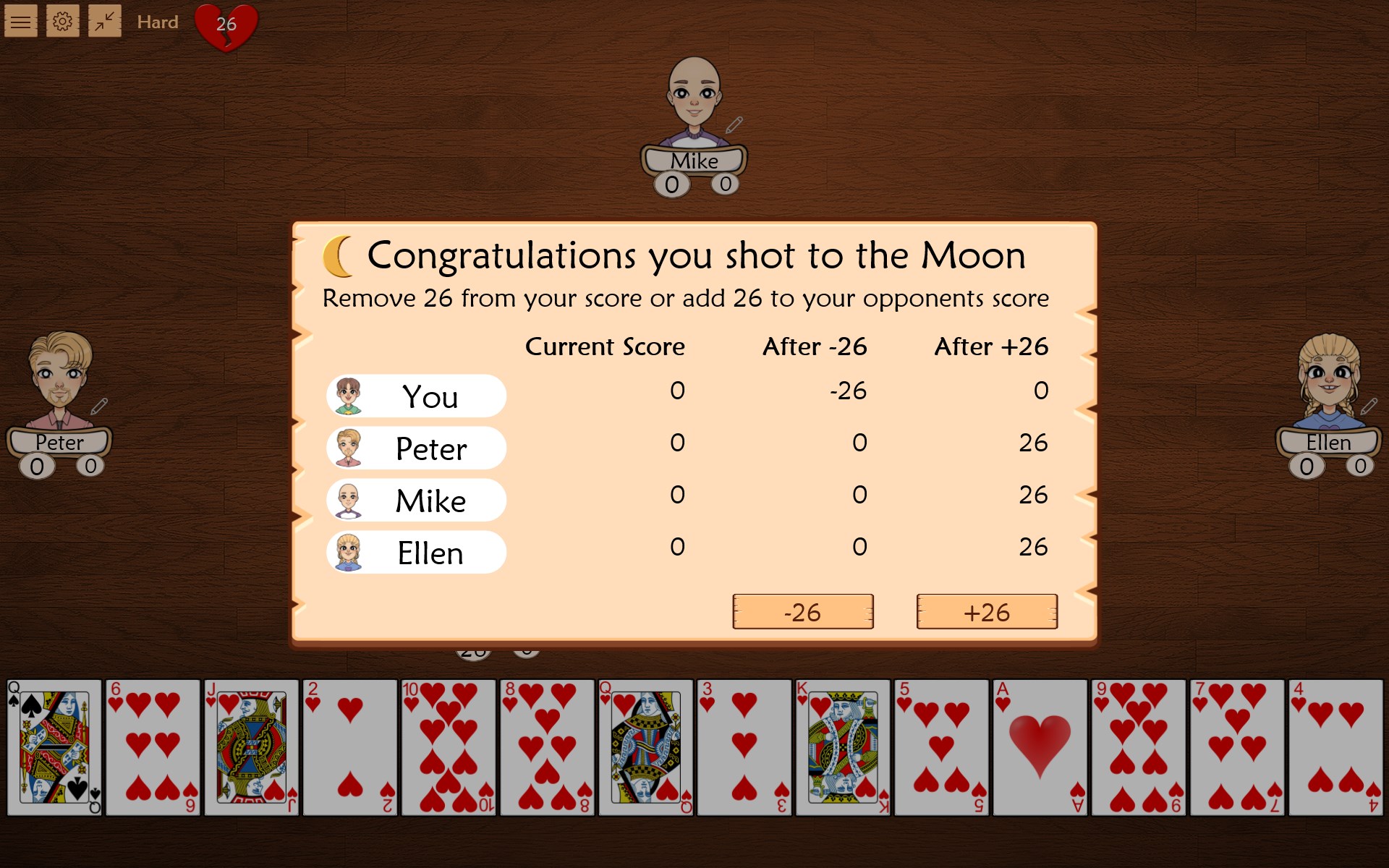Image resolution: width=1389 pixels, height=868 pixels.
Task: Click the crescent moon icon in the dialog
Action: pyautogui.click(x=337, y=255)
